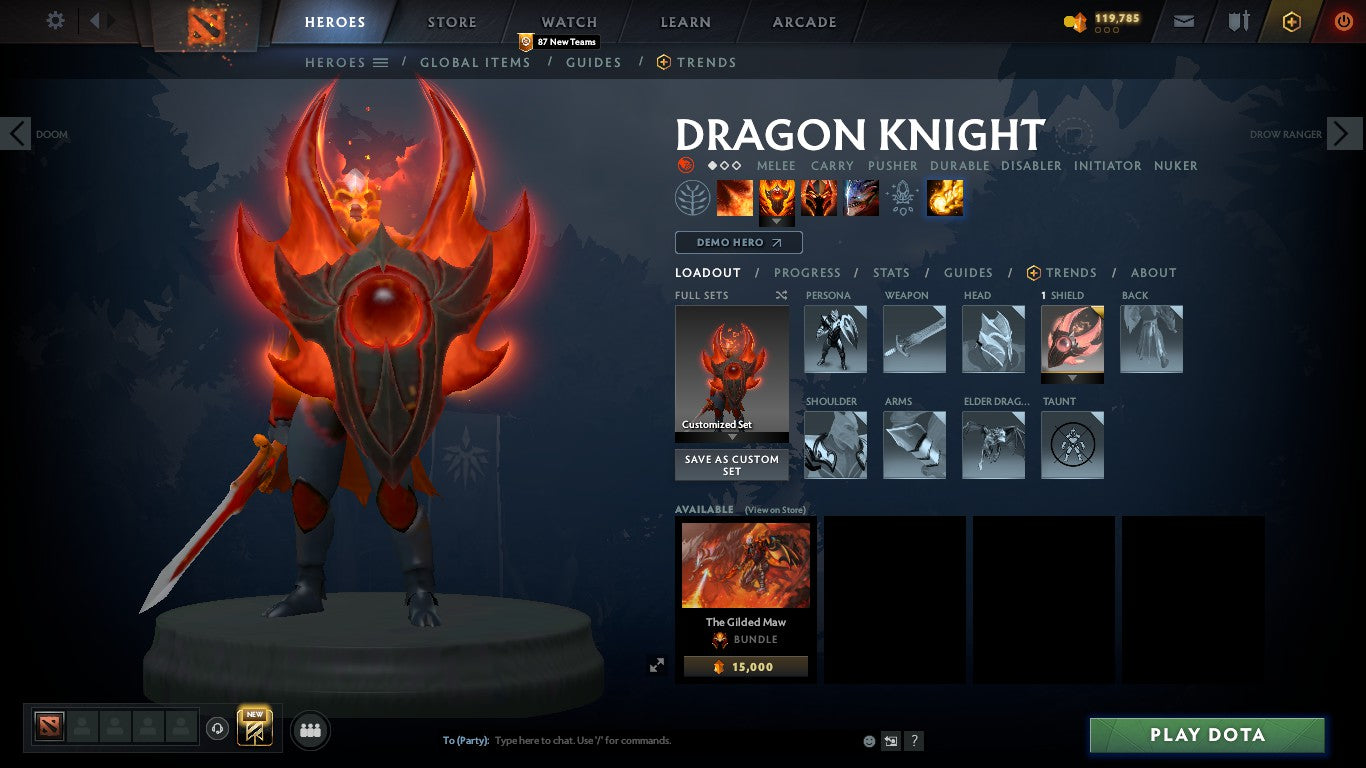Open the View on Store link
The width and height of the screenshot is (1366, 768).
pos(774,510)
